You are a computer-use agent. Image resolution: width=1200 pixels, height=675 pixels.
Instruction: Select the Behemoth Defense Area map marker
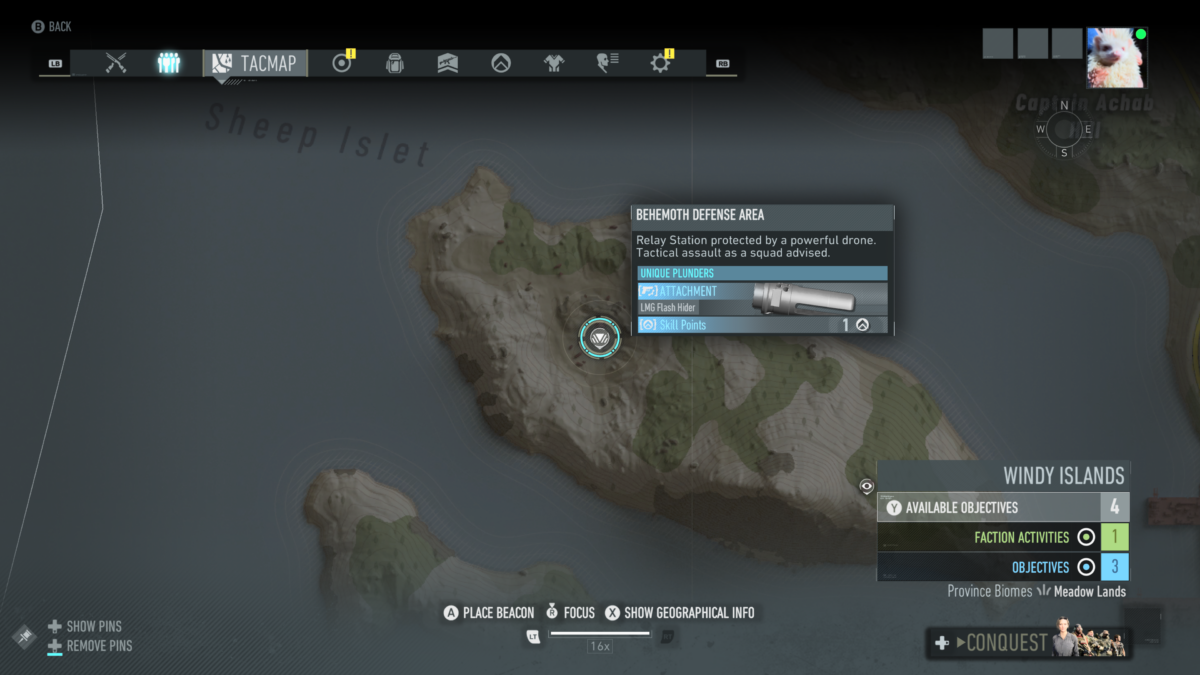(x=600, y=338)
